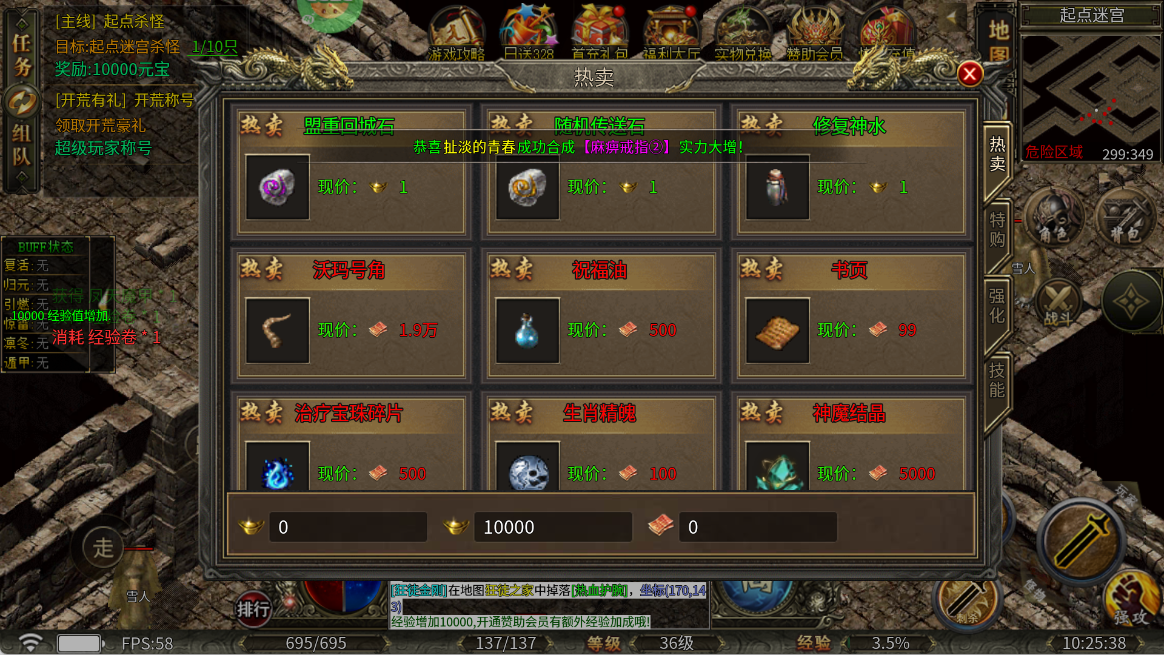Image resolution: width=1164 pixels, height=655 pixels.
Task: Open the 强化 tab
Action: tap(997, 305)
